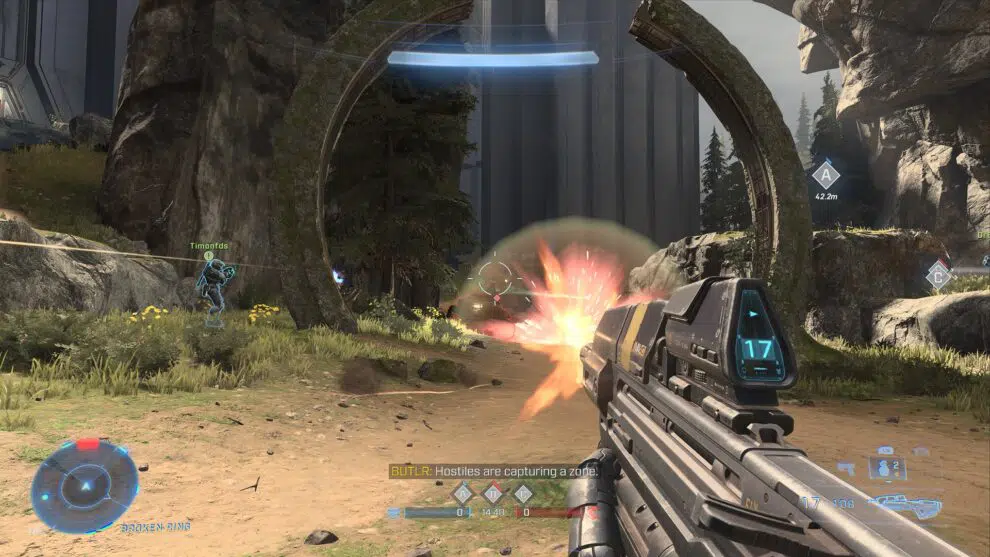The image size is (990, 557).
Task: Click zone A diamond in the scoreboard
Action: point(462,492)
